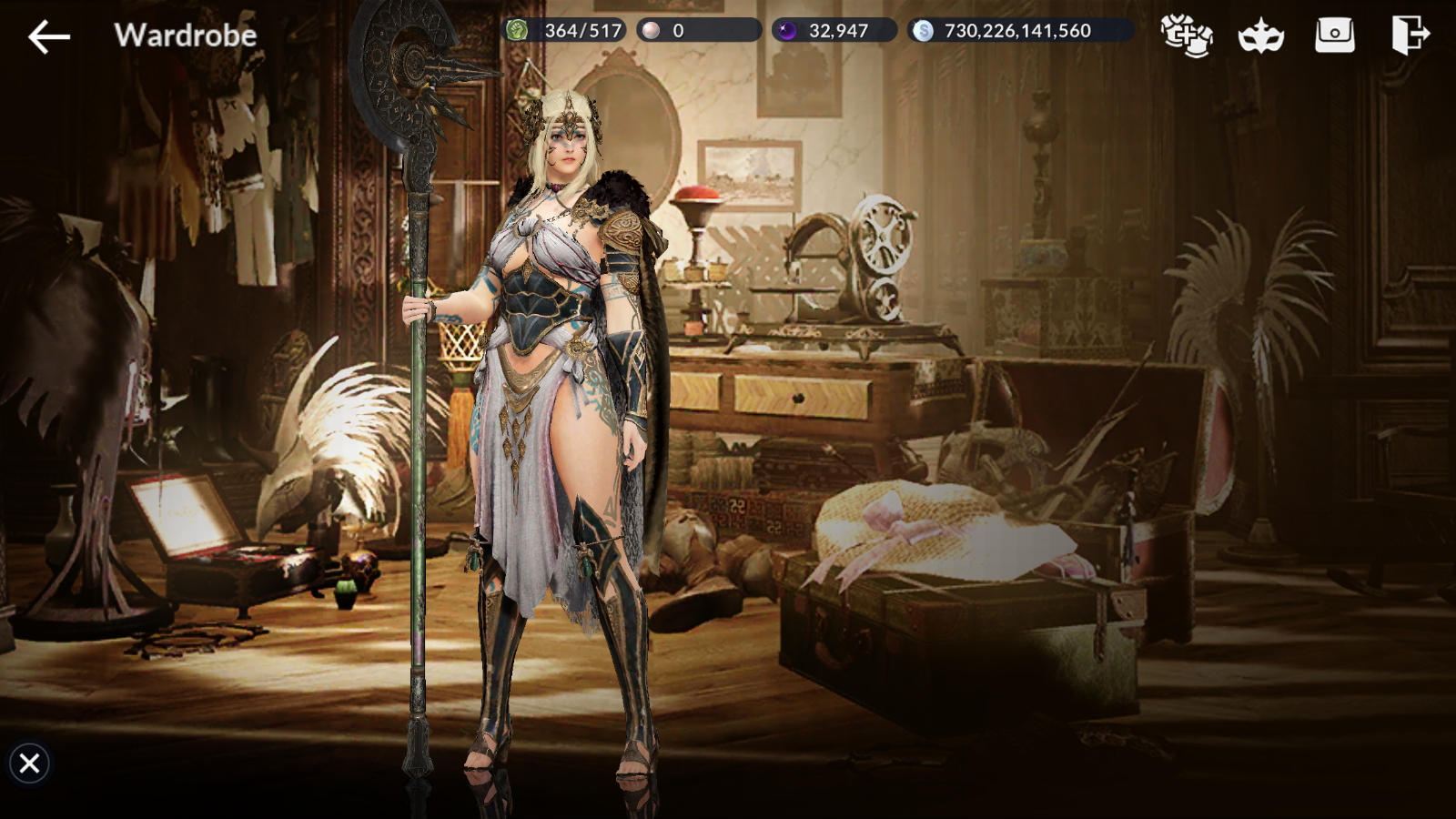
Task: Open the armor plus outfit icon
Action: tap(1187, 35)
